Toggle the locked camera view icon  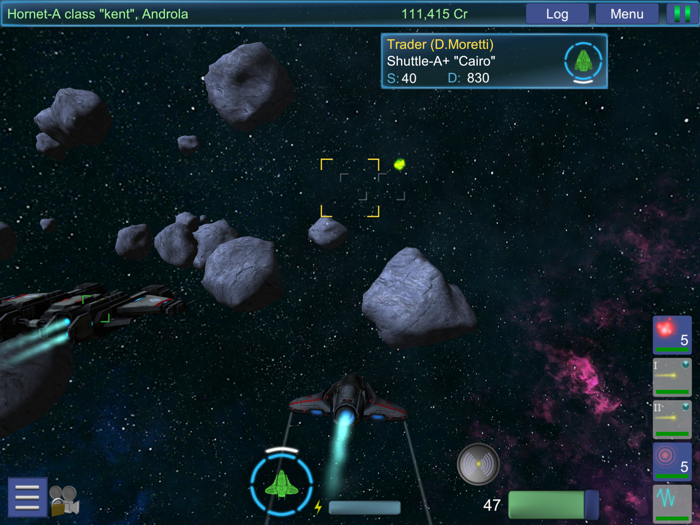point(65,499)
